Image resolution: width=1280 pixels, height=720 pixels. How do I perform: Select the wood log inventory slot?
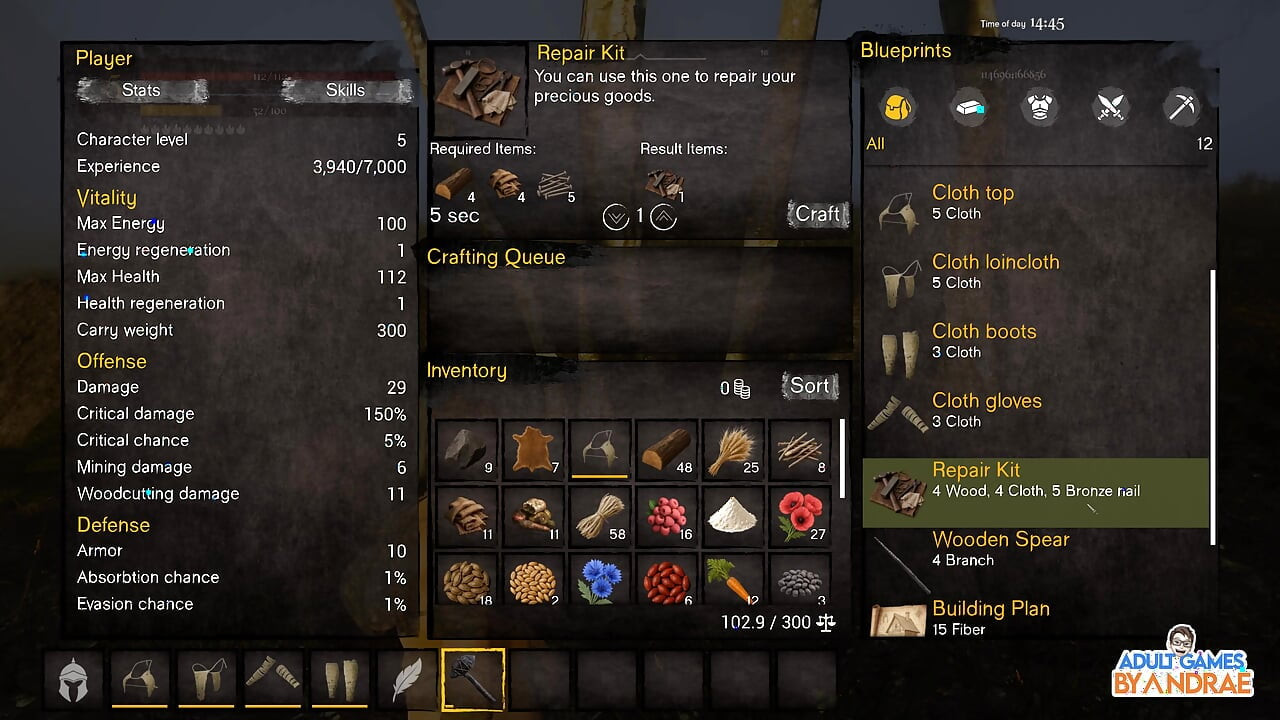(x=667, y=449)
